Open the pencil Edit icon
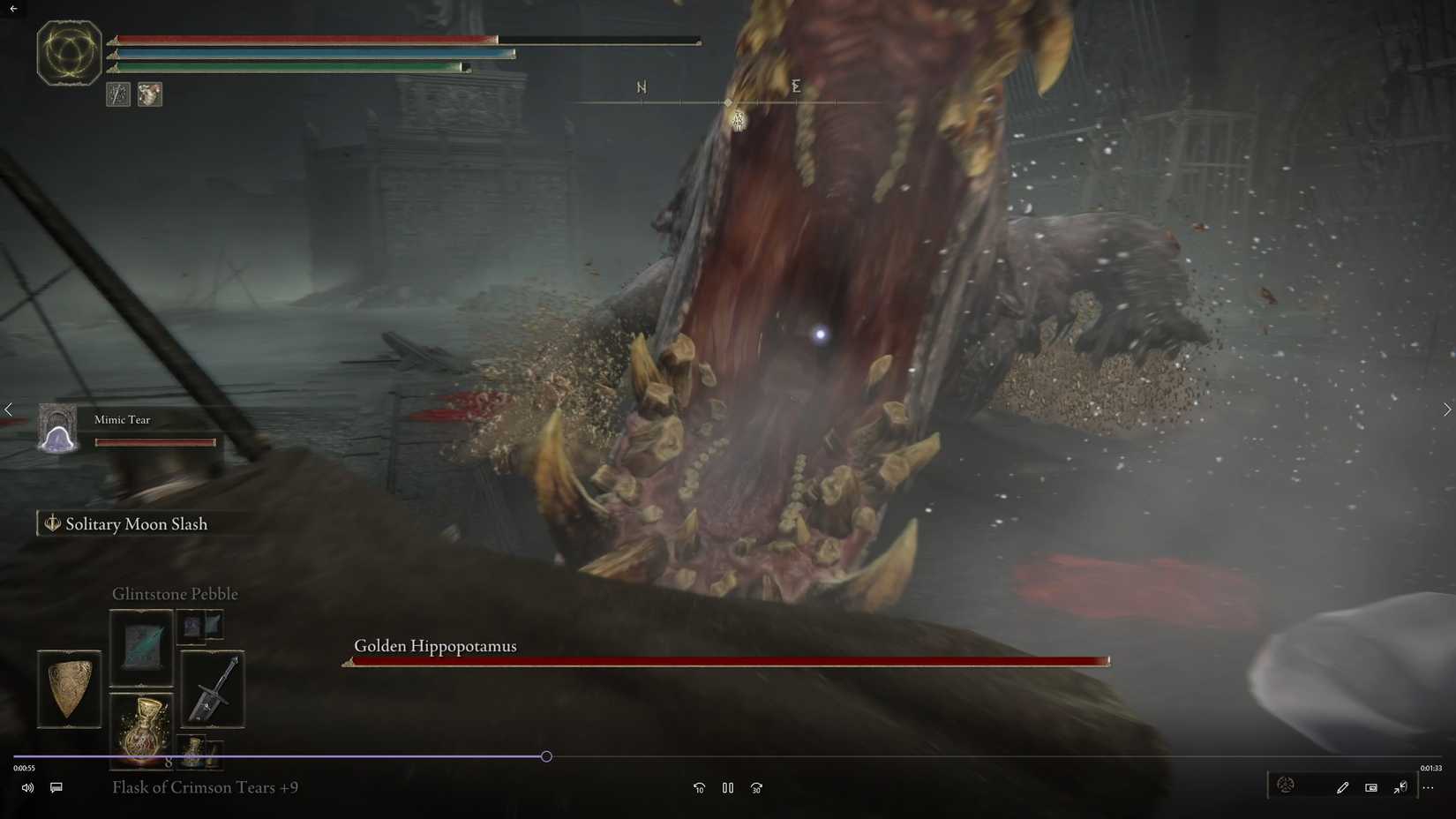The image size is (1456, 819). [1343, 786]
